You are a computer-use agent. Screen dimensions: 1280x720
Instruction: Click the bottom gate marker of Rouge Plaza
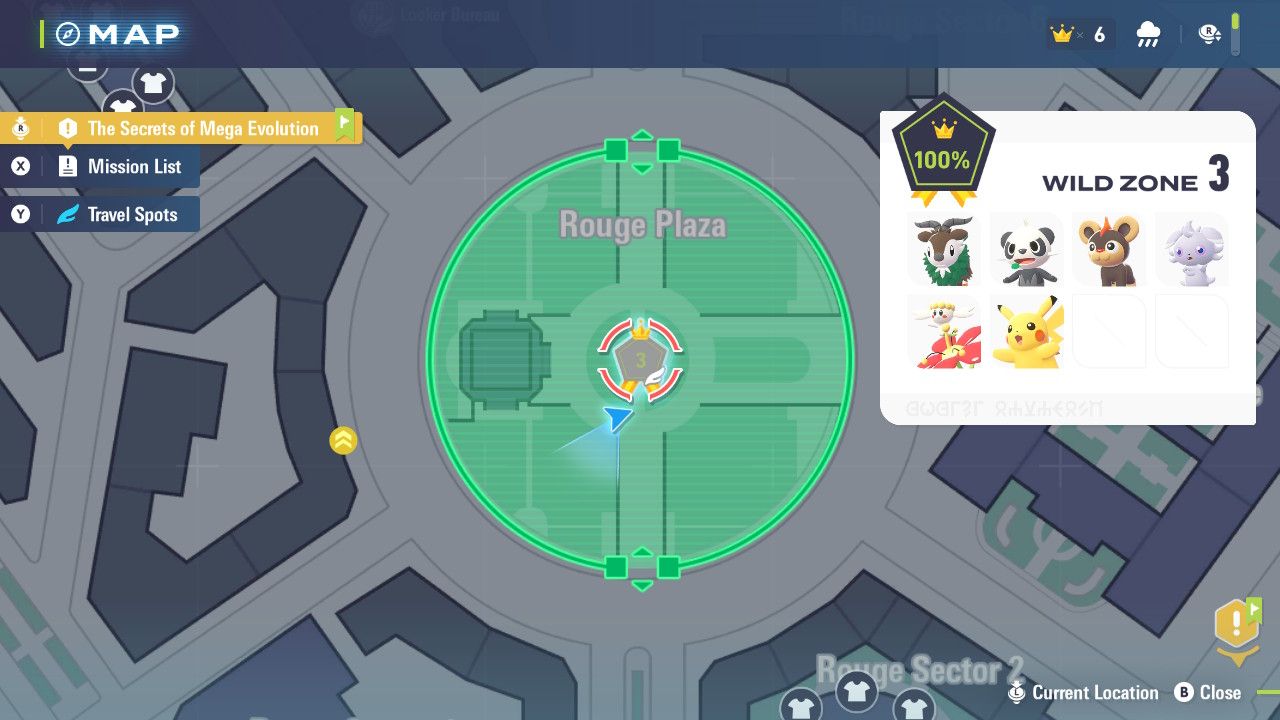click(x=642, y=568)
